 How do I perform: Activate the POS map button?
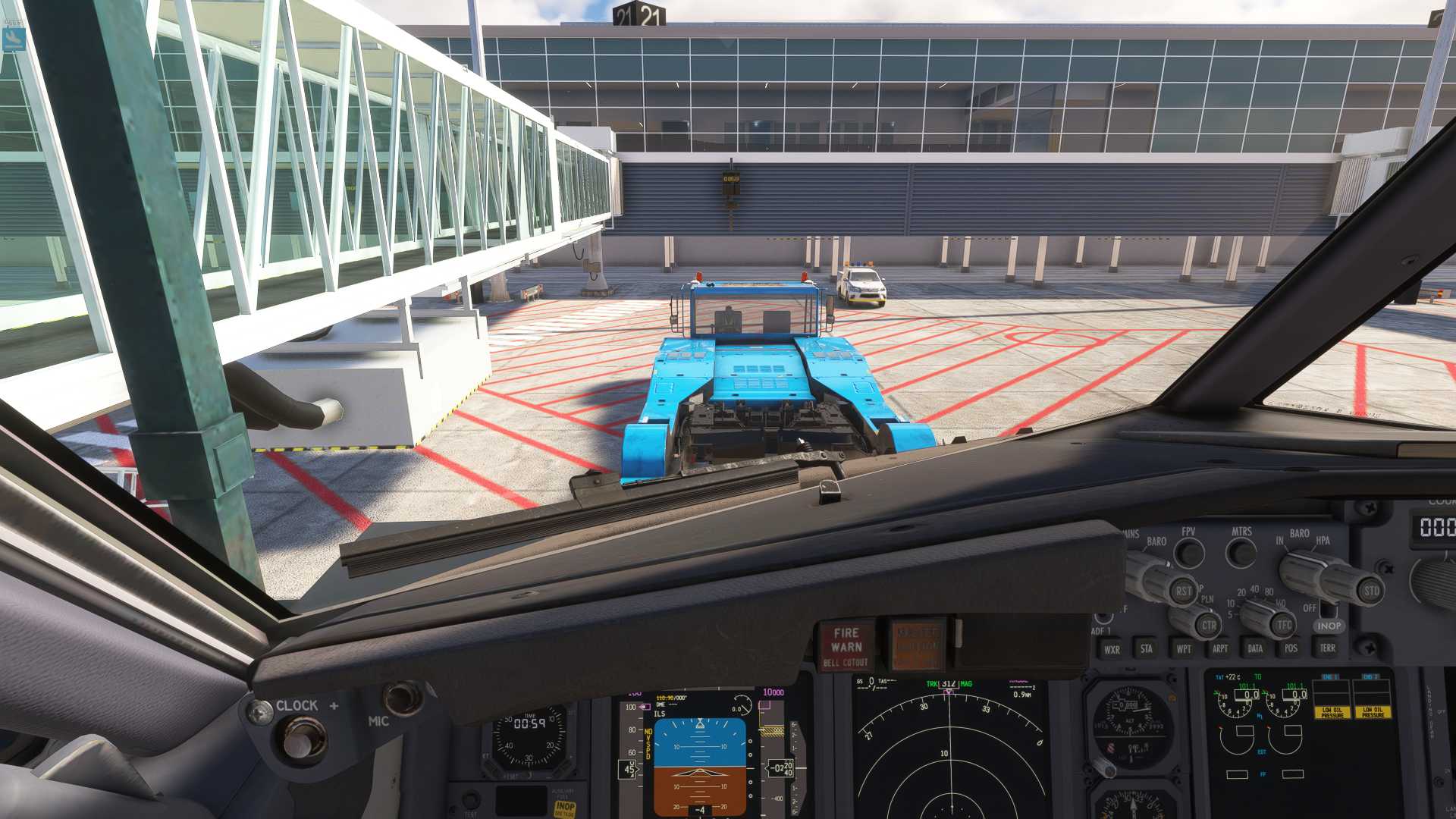[x=1291, y=648]
